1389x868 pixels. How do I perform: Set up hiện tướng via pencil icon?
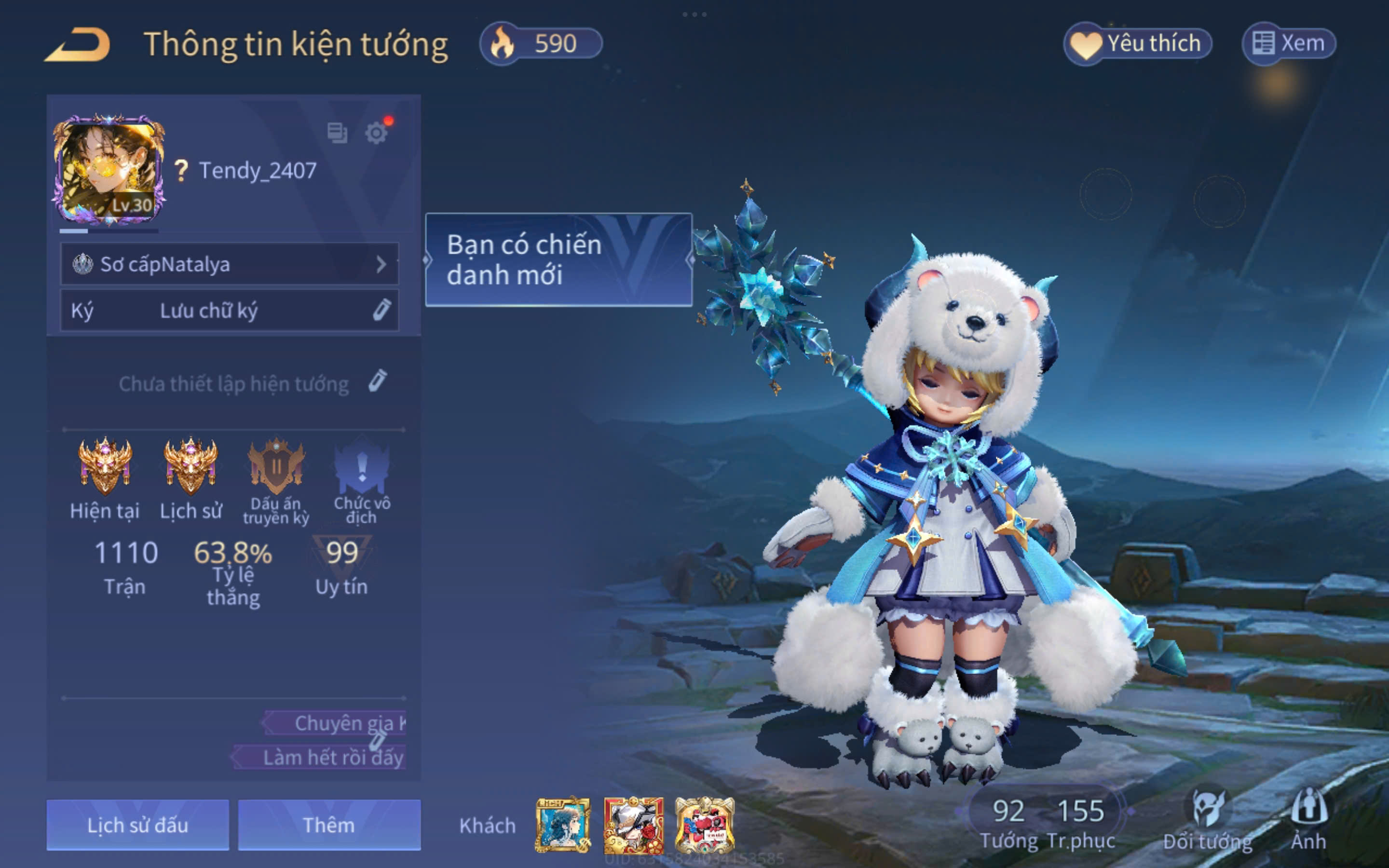point(377,381)
